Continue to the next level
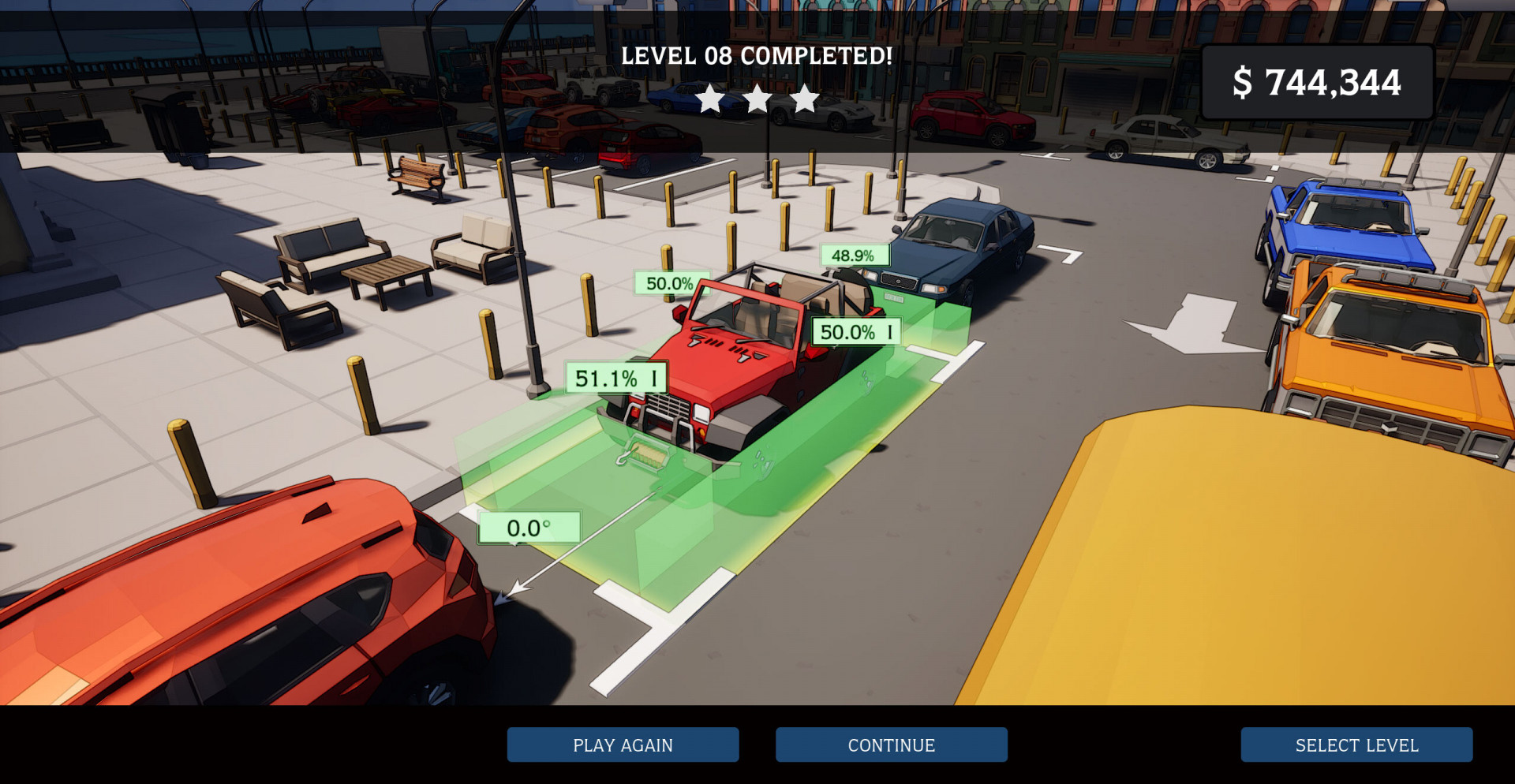The height and width of the screenshot is (784, 1515). tap(891, 745)
